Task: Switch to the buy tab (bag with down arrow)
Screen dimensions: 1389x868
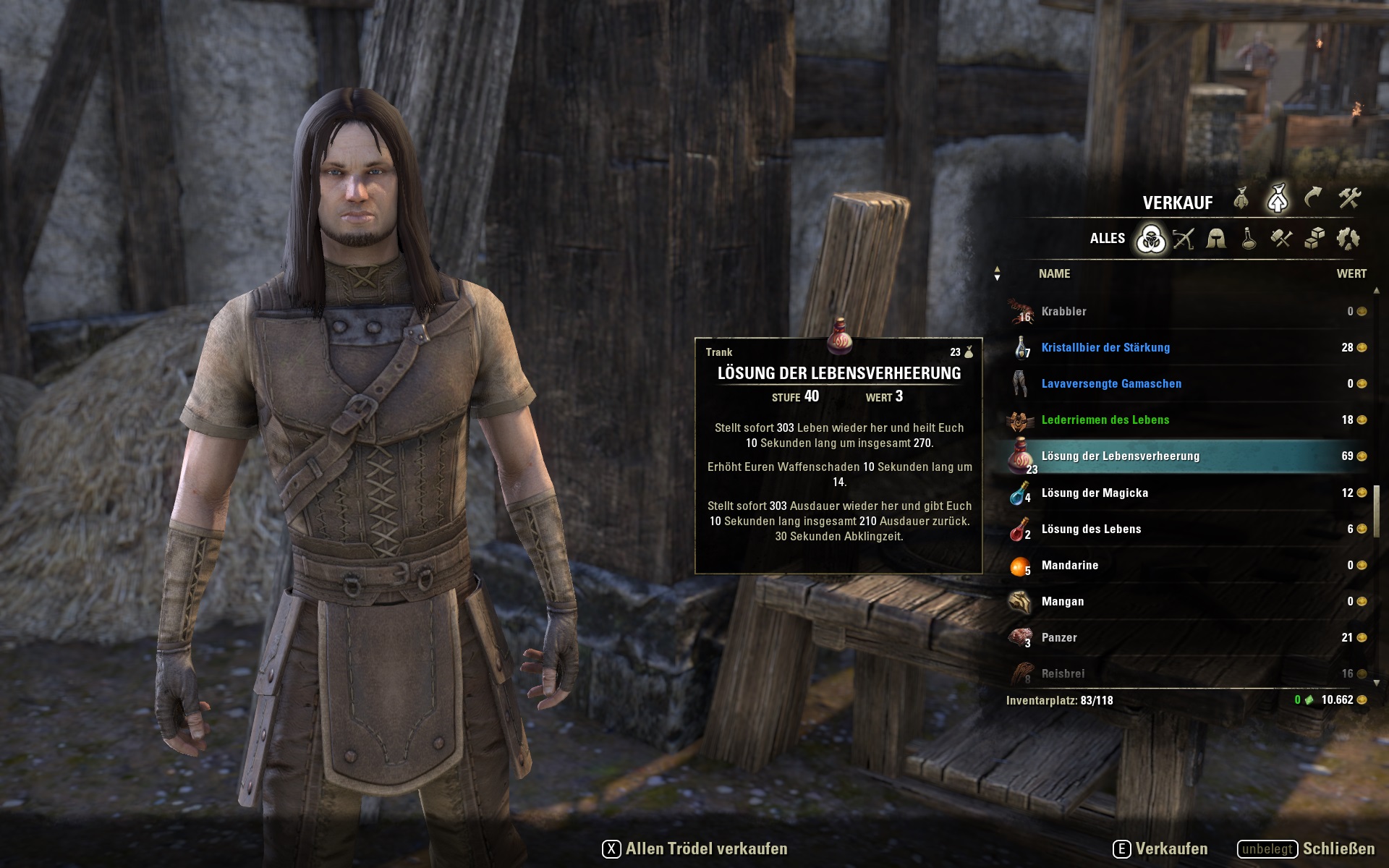Action: (1241, 199)
